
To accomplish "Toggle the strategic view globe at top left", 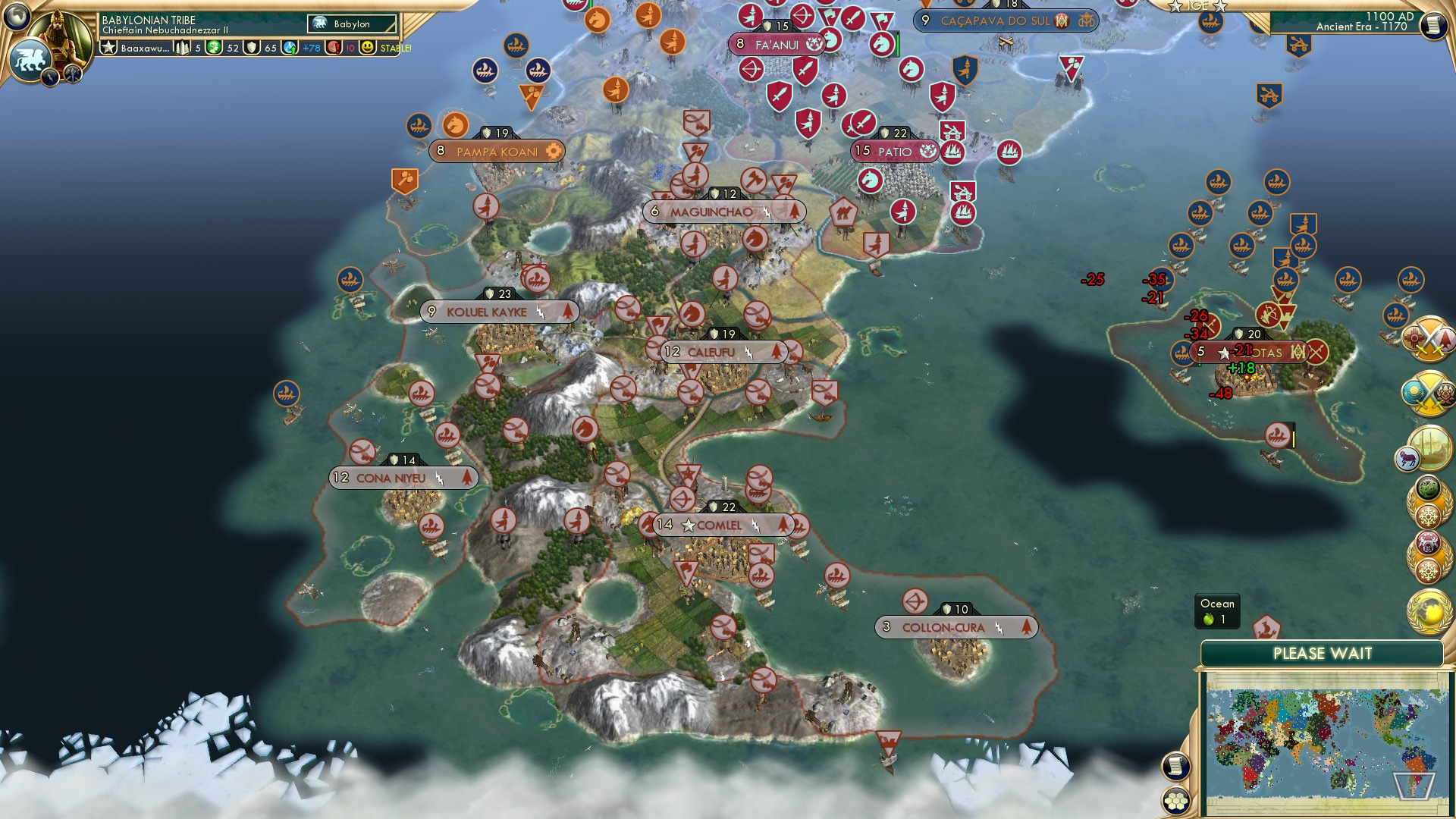I will tap(17, 17).
